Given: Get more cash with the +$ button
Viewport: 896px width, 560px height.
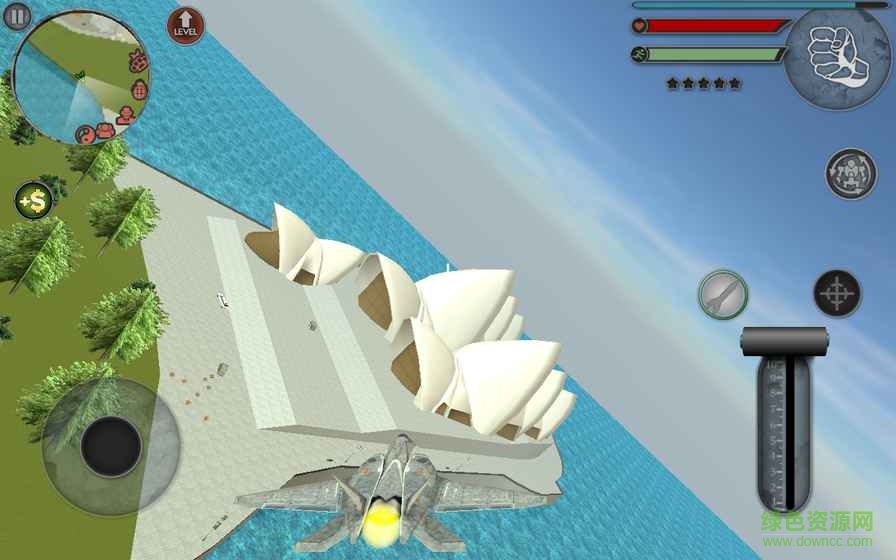Looking at the screenshot, I should point(34,200).
